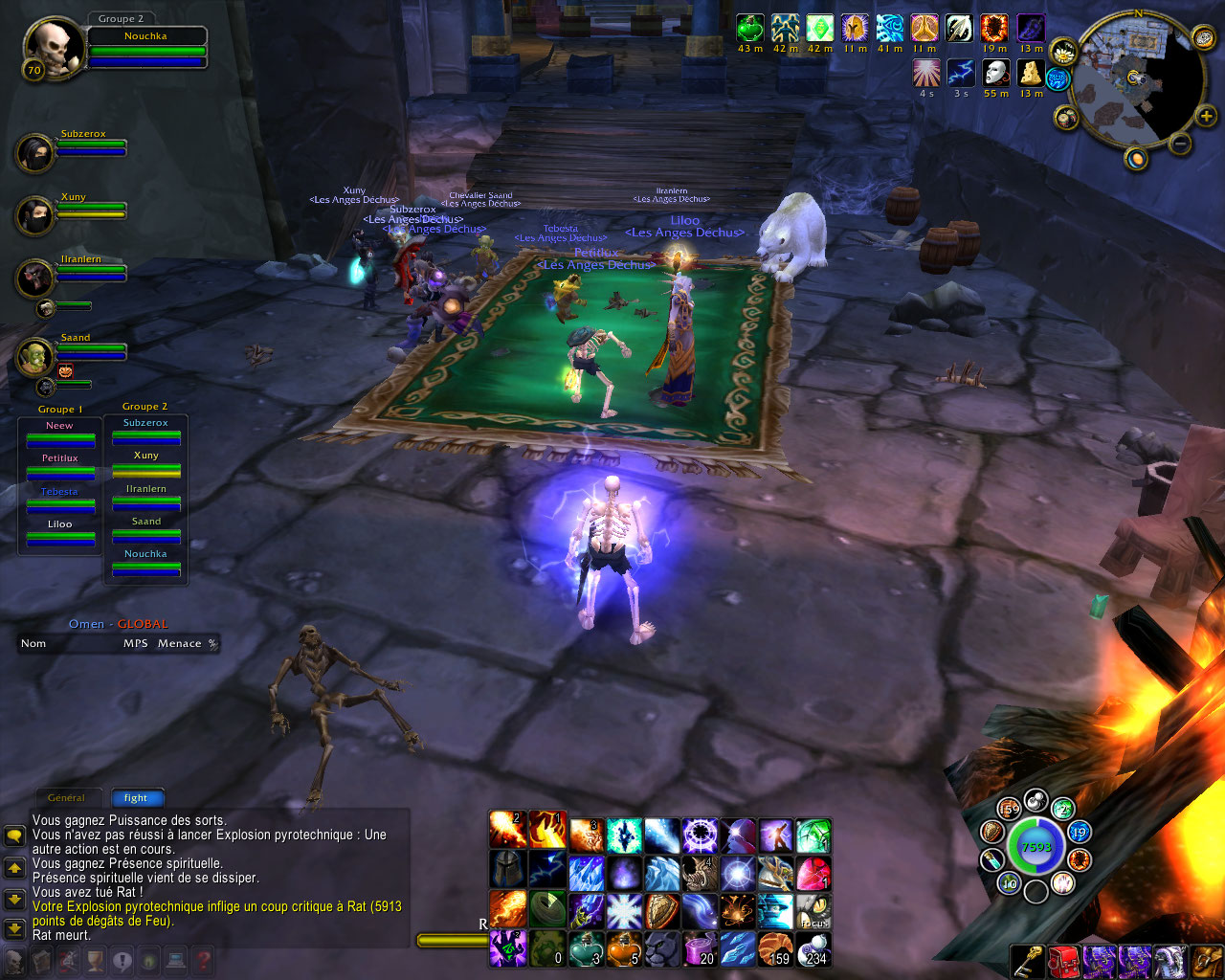Activate the snowflake frost ability
Screen dimensions: 1225x980
(x=623, y=910)
